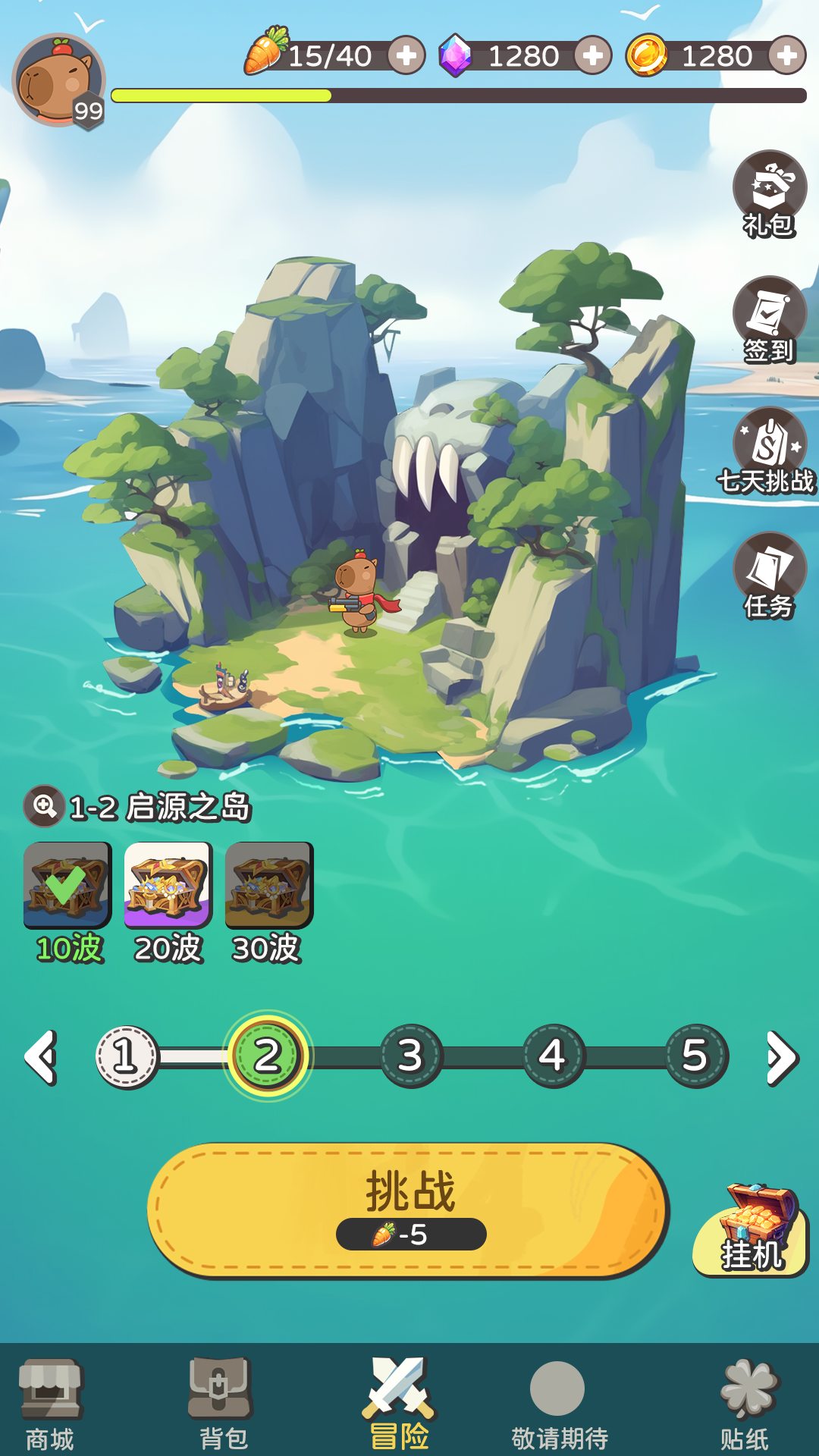819x1456 pixels.
Task: Start the 挑战 challenge button
Action: tap(408, 1210)
